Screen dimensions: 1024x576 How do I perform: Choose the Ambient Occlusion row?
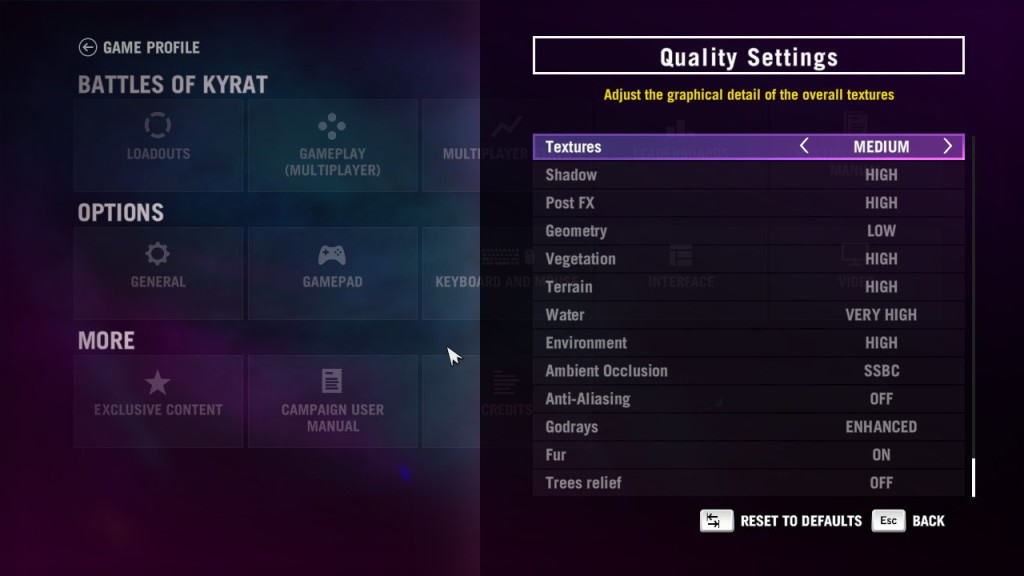click(748, 371)
